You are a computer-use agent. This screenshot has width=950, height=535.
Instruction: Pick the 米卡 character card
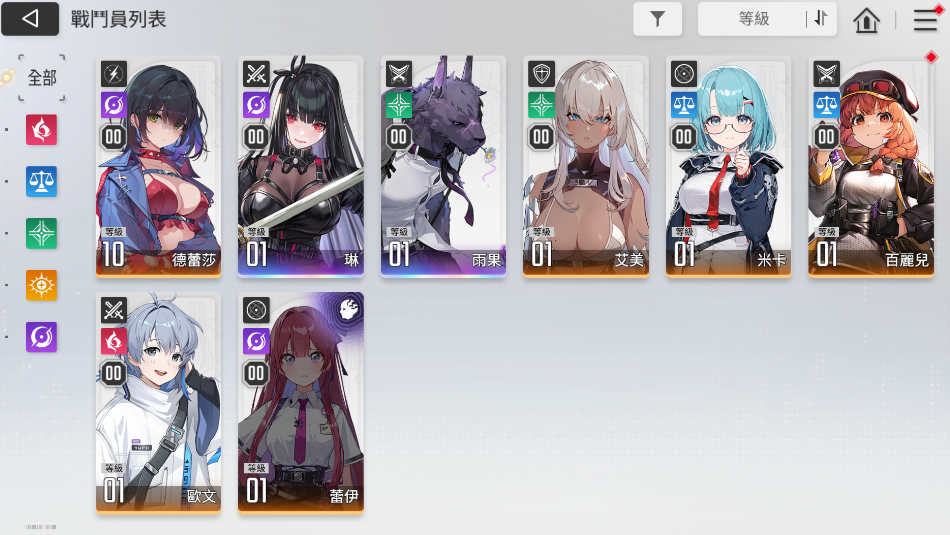pyautogui.click(x=728, y=166)
